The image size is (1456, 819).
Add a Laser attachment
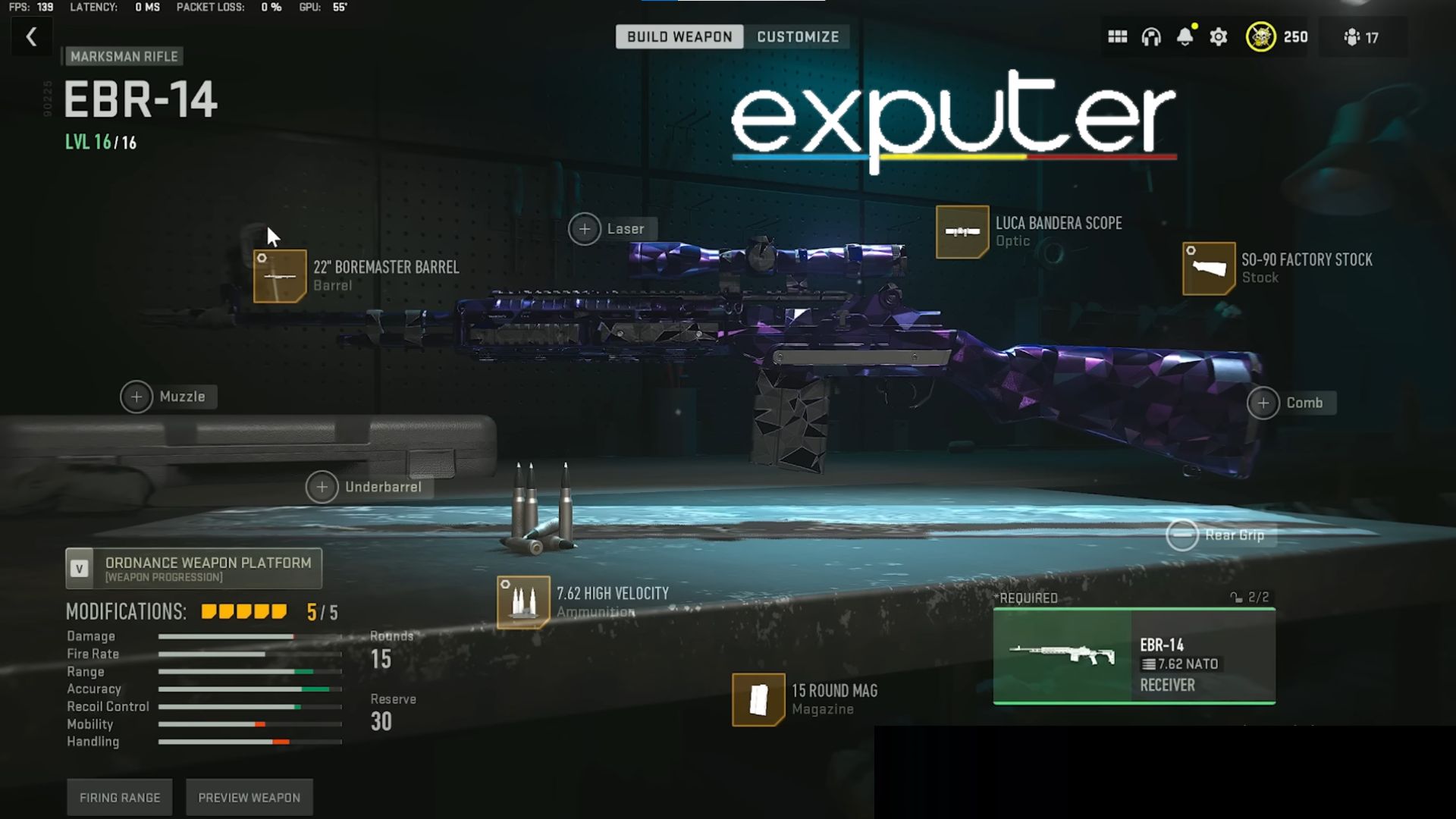click(x=584, y=228)
